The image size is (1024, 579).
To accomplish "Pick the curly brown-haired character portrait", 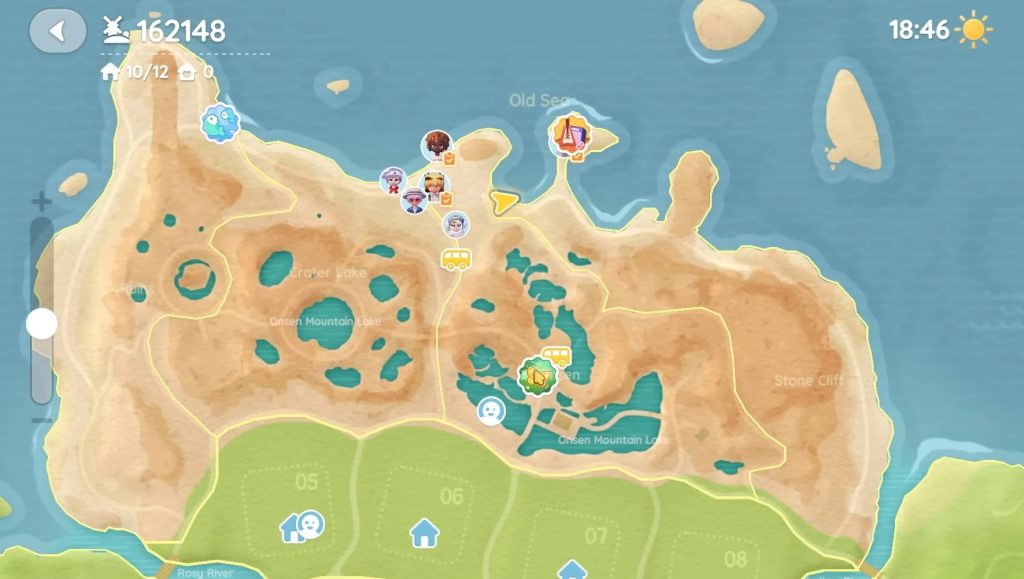I will tap(436, 145).
